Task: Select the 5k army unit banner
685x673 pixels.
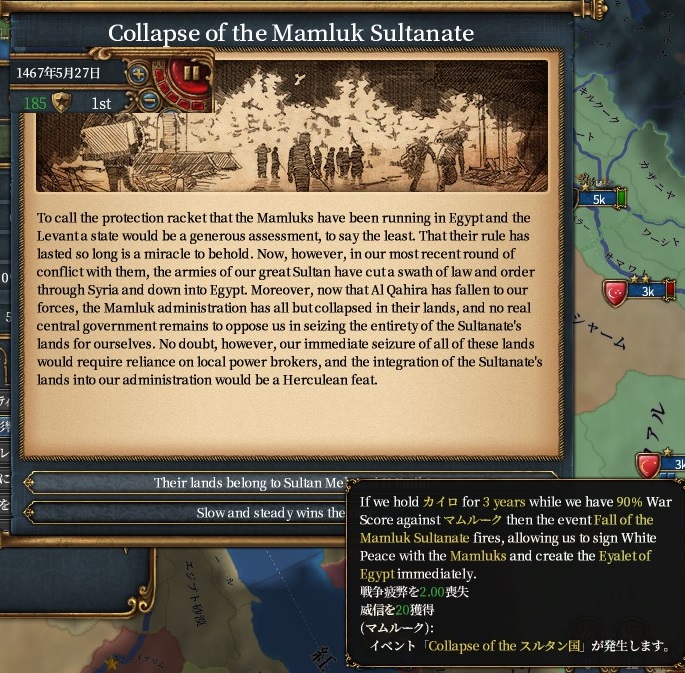Action: pyautogui.click(x=601, y=199)
